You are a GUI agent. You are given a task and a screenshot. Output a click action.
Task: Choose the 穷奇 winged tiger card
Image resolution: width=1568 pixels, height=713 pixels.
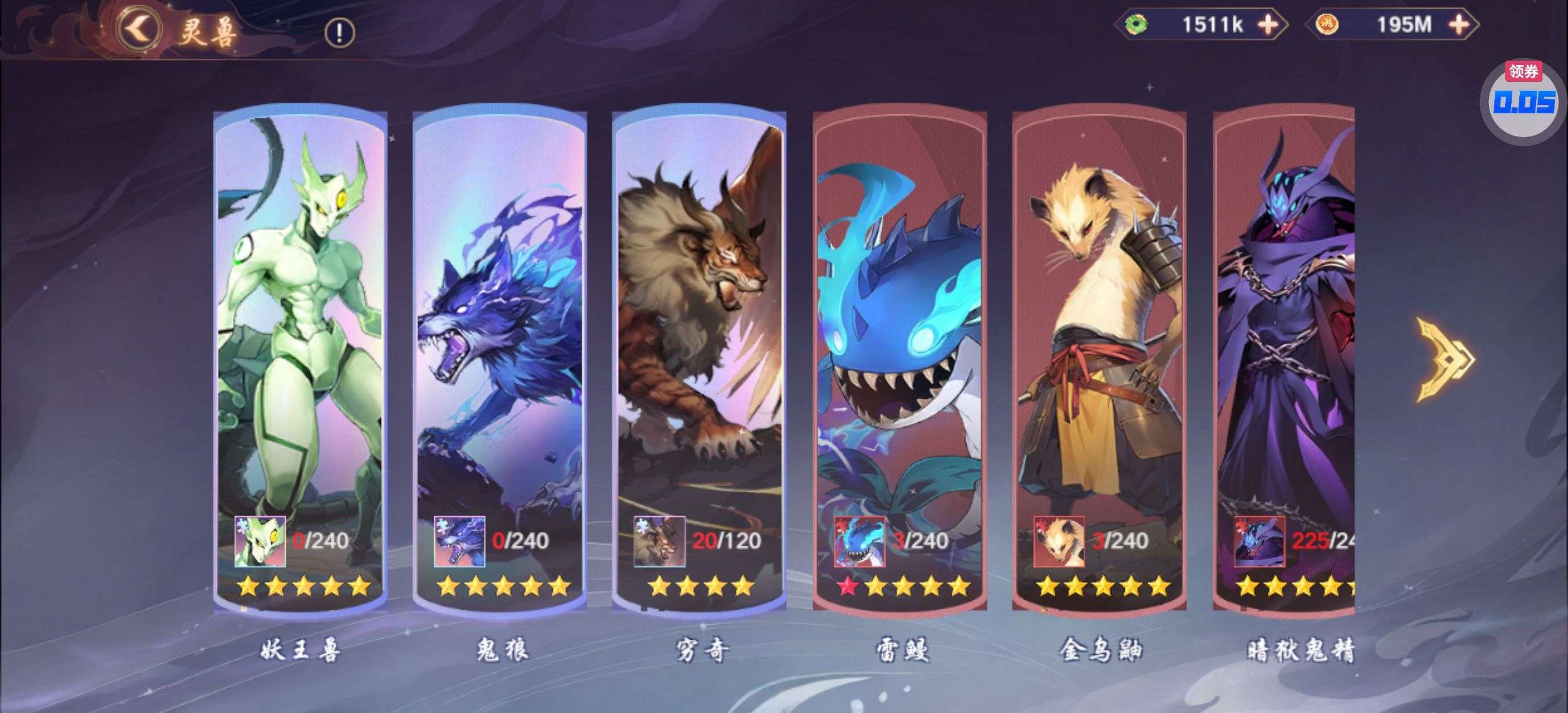[x=699, y=359]
